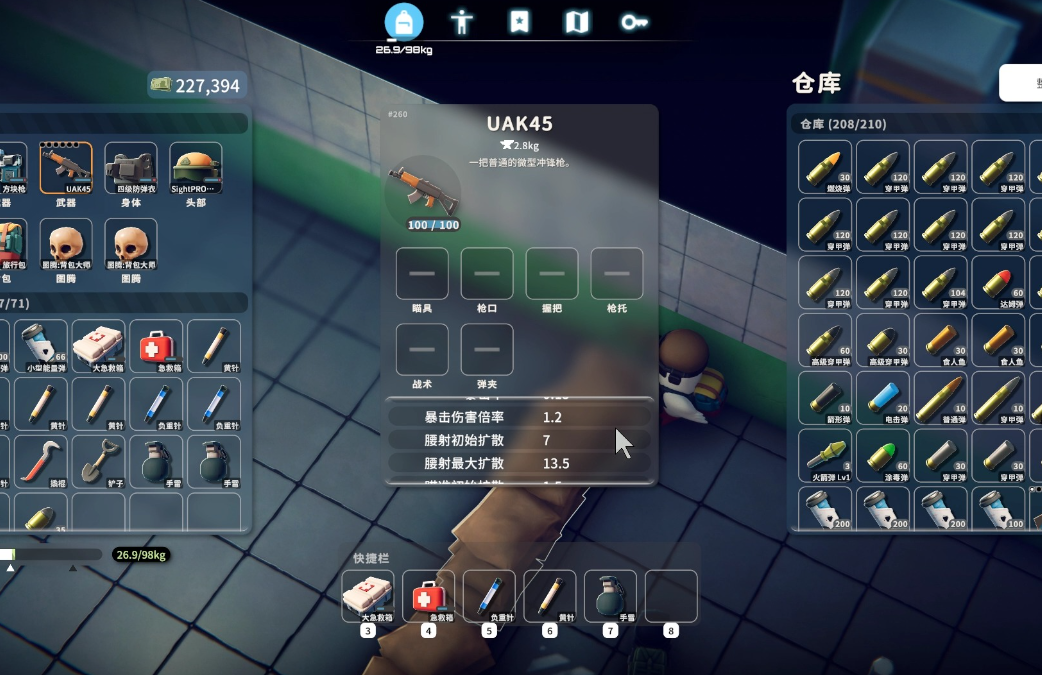Choose the 枪托 stock attachment slot

click(x=617, y=274)
